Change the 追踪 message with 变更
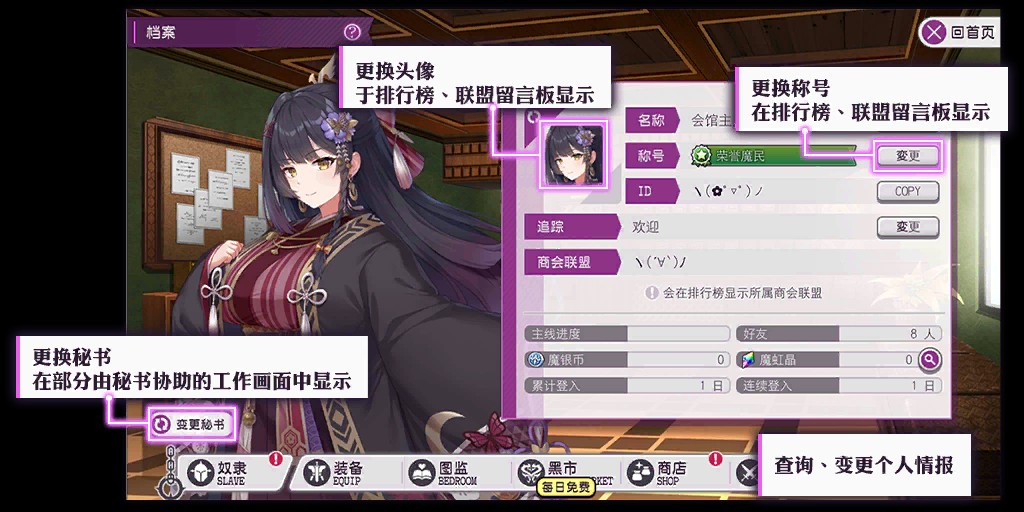Screen dimensions: 1024x512 907,227
